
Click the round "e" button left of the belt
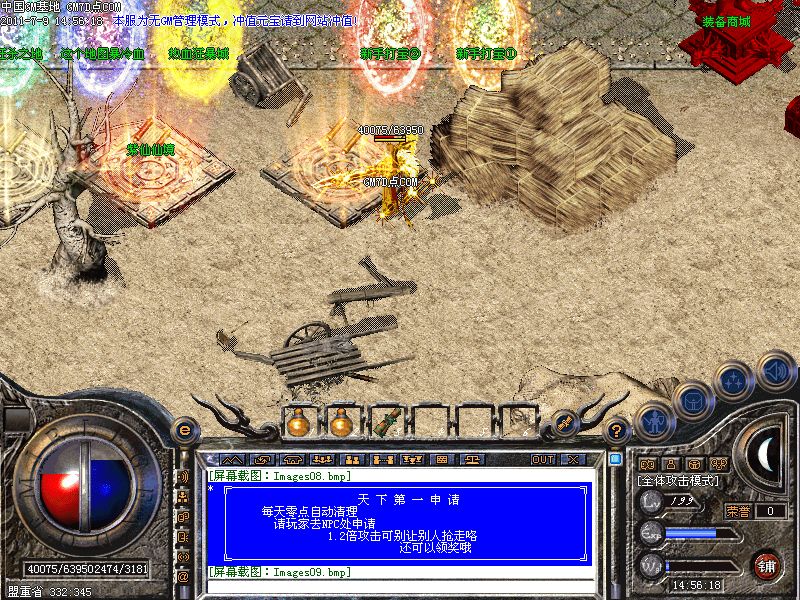click(x=183, y=428)
